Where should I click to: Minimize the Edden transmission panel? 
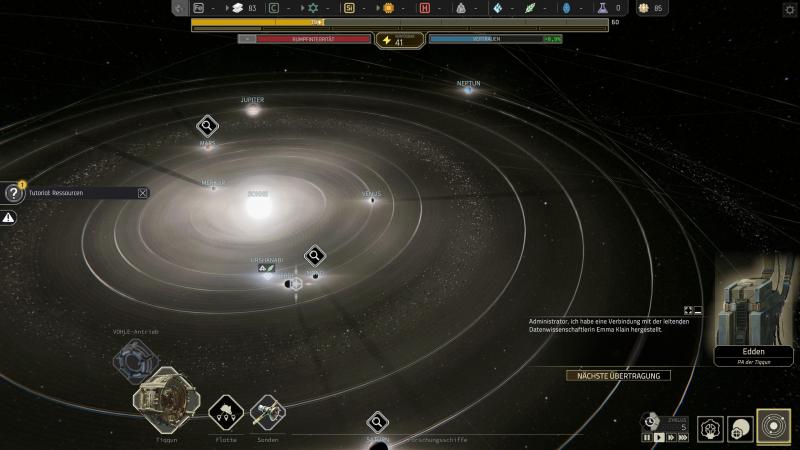tap(698, 311)
